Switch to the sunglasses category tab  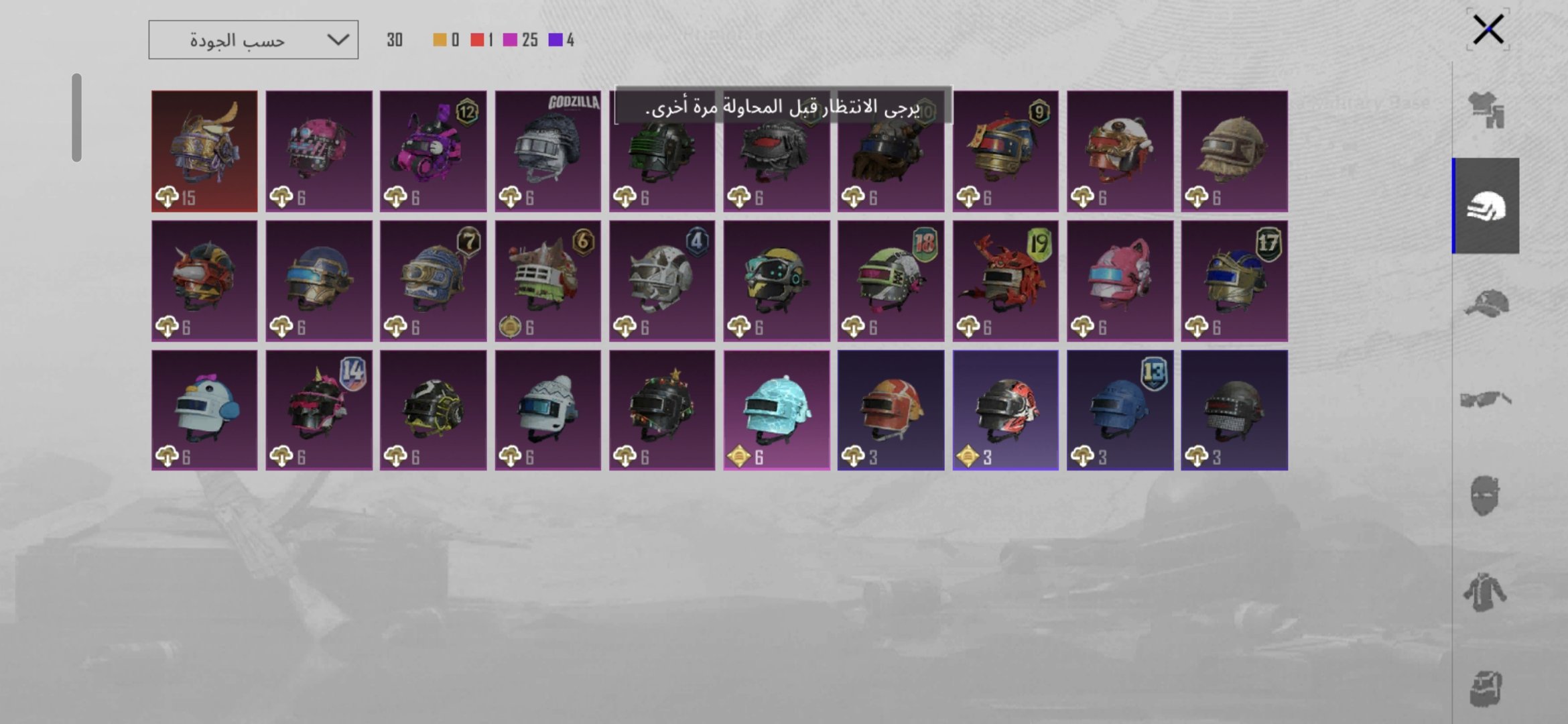click(1486, 400)
